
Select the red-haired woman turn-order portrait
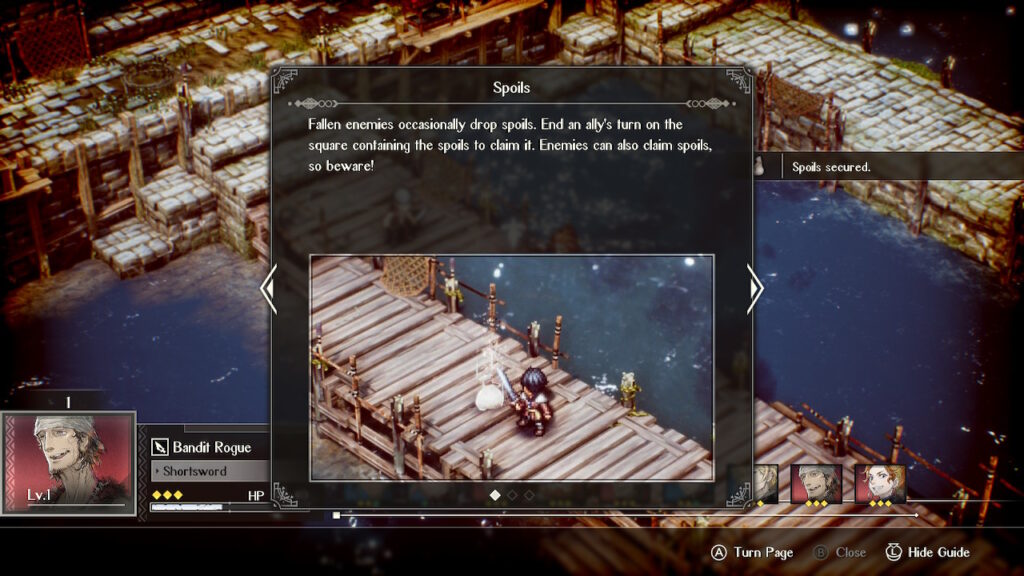click(x=880, y=484)
